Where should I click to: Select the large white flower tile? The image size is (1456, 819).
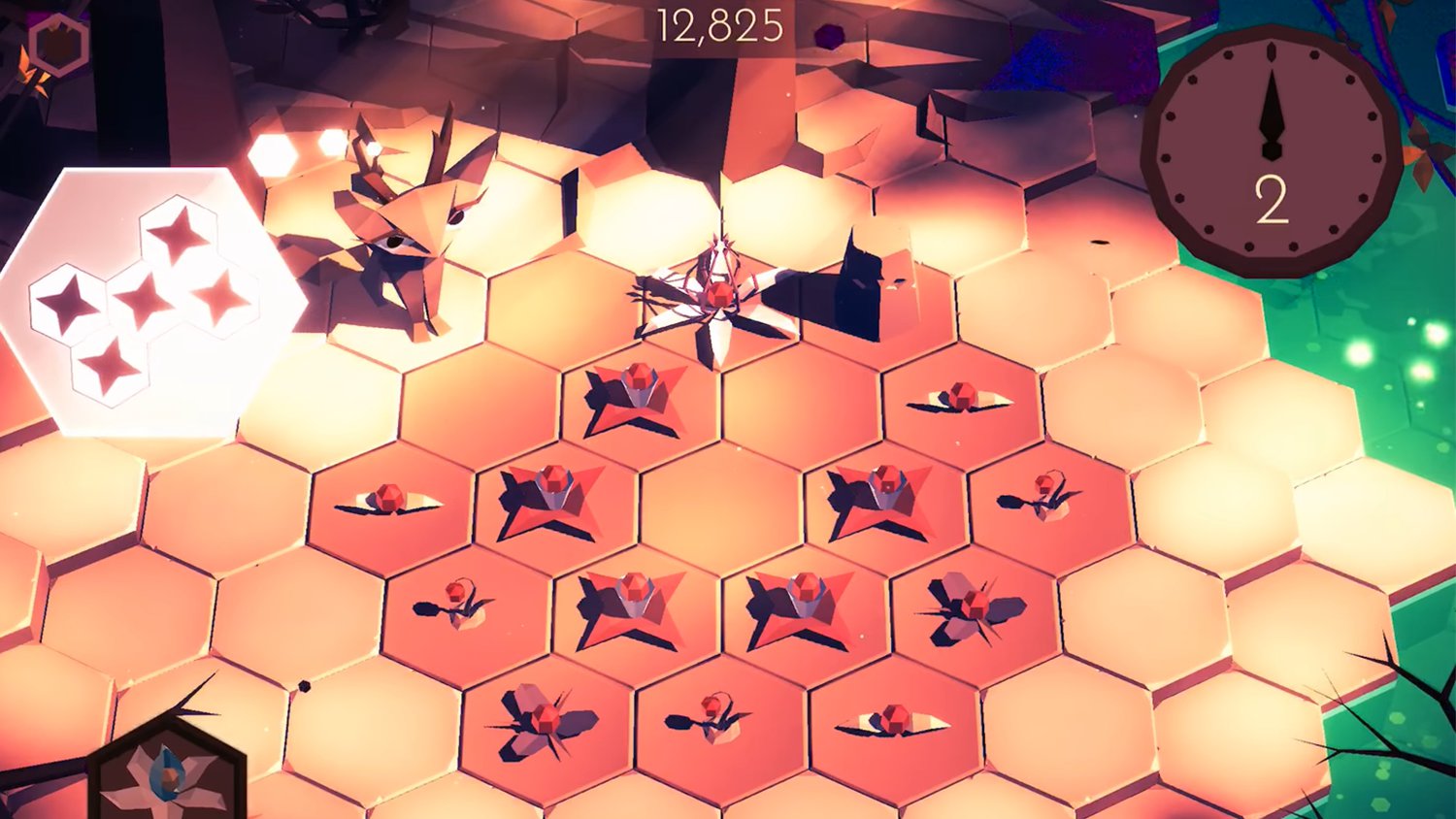(x=716, y=299)
